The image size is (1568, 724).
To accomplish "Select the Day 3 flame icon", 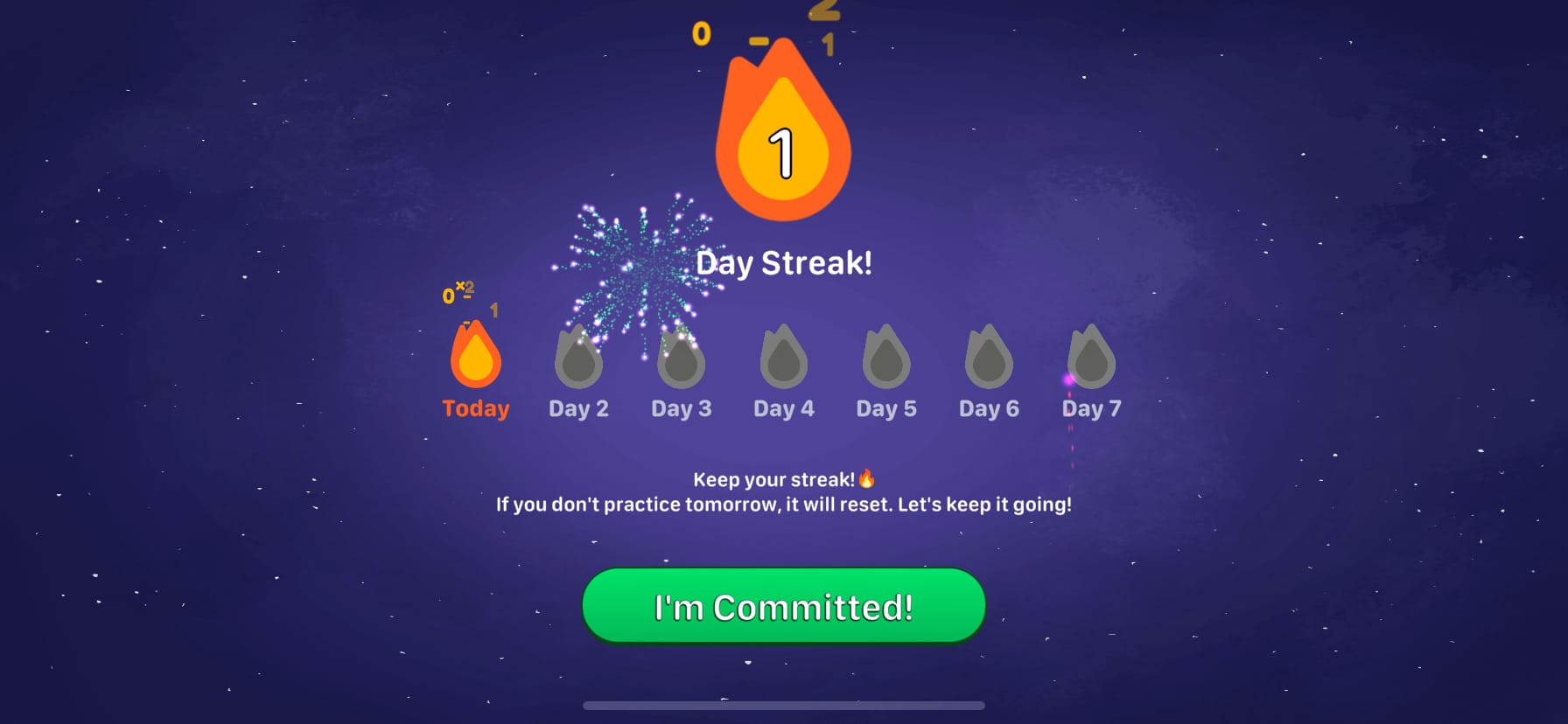I will click(681, 359).
